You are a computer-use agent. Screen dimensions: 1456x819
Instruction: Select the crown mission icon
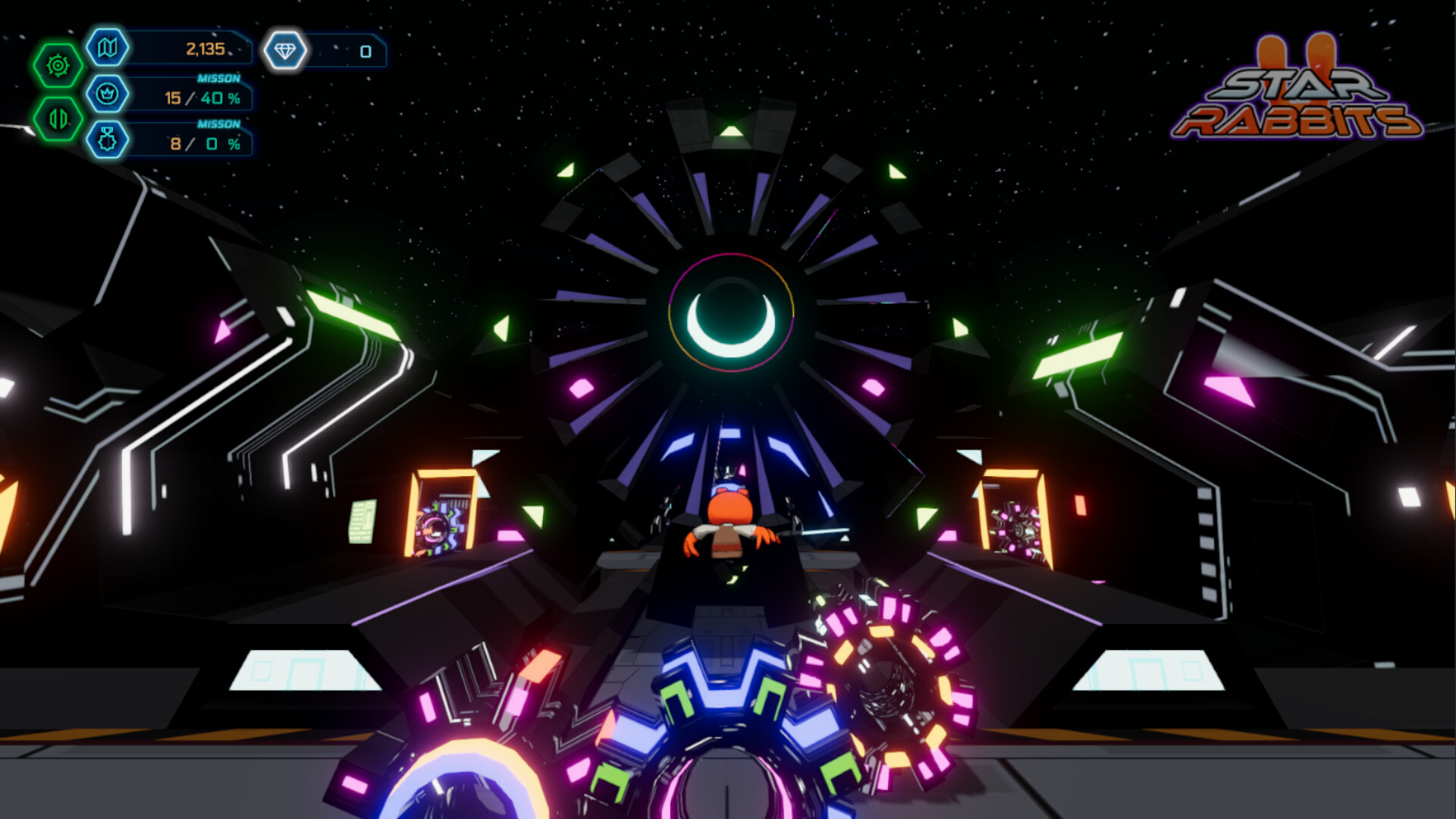[108, 94]
